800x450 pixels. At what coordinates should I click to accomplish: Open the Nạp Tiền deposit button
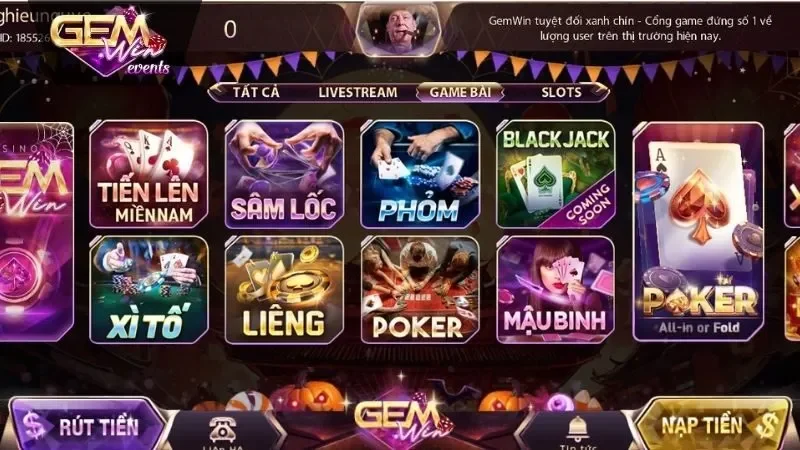click(x=714, y=425)
